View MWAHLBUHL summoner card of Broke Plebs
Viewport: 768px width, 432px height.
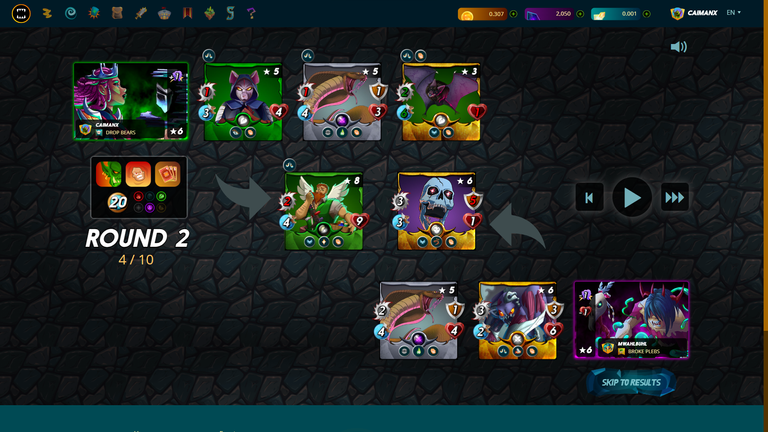(x=631, y=319)
